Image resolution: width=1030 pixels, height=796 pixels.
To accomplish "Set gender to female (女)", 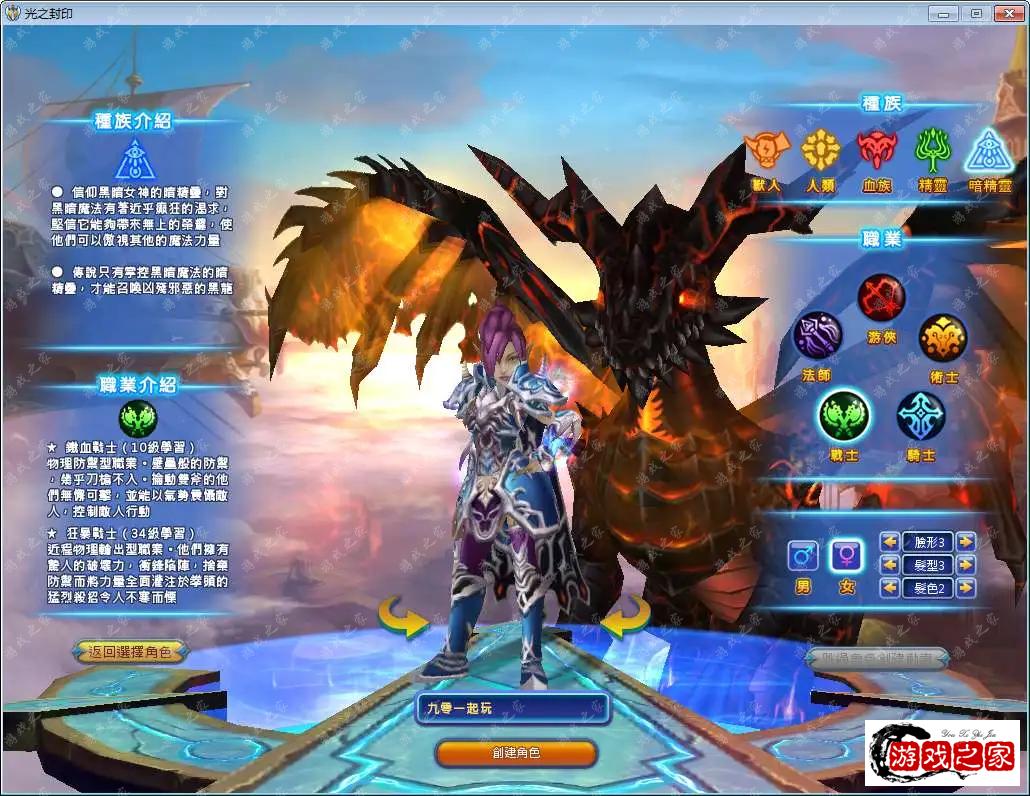I will [x=846, y=556].
